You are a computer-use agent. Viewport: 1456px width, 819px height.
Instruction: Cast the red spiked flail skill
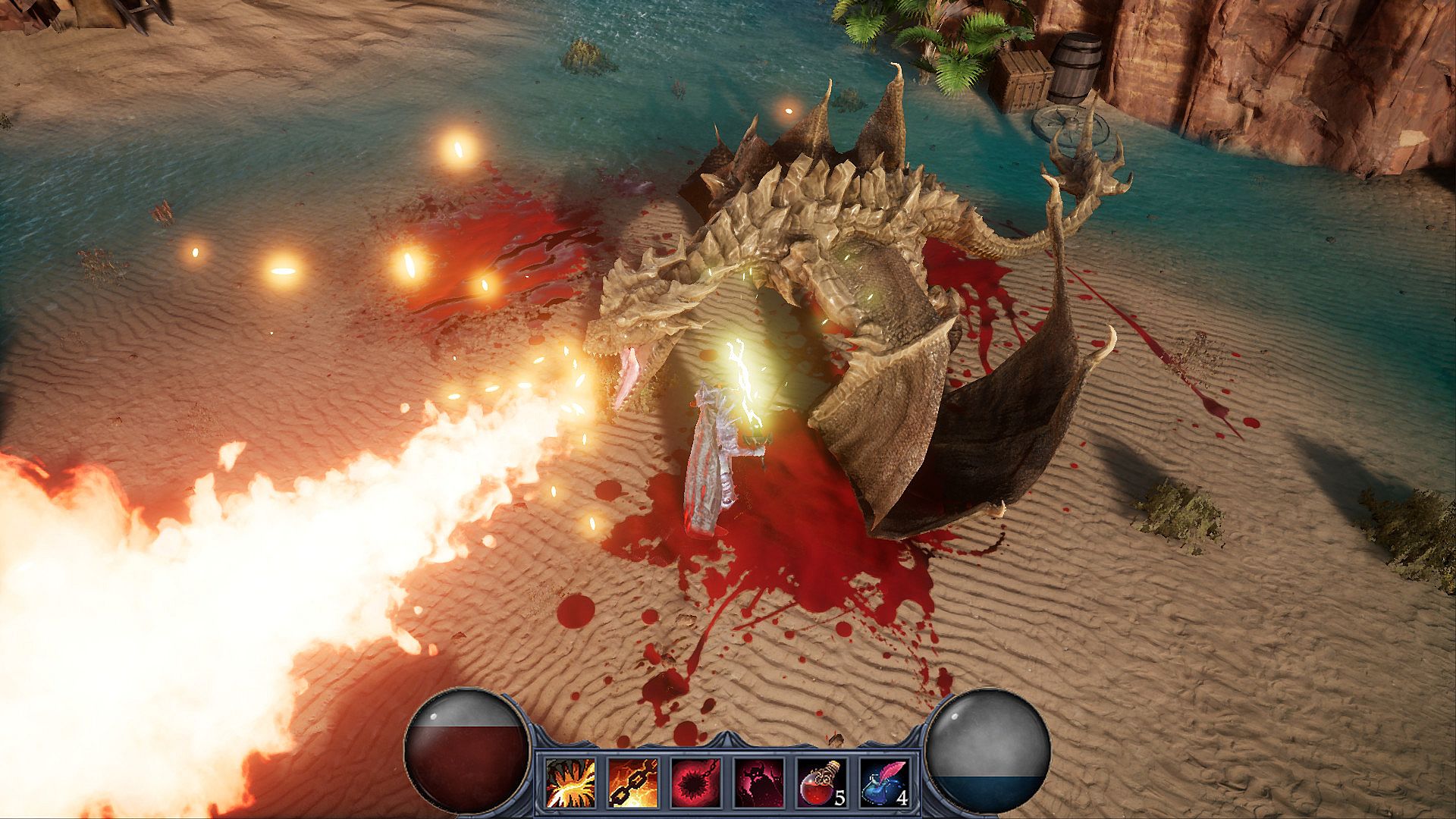[695, 783]
